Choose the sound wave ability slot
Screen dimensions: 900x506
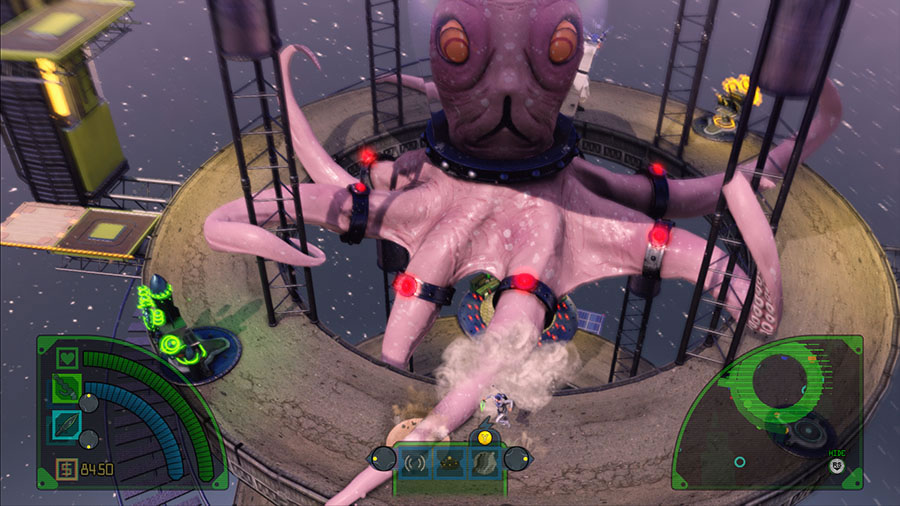[415, 461]
